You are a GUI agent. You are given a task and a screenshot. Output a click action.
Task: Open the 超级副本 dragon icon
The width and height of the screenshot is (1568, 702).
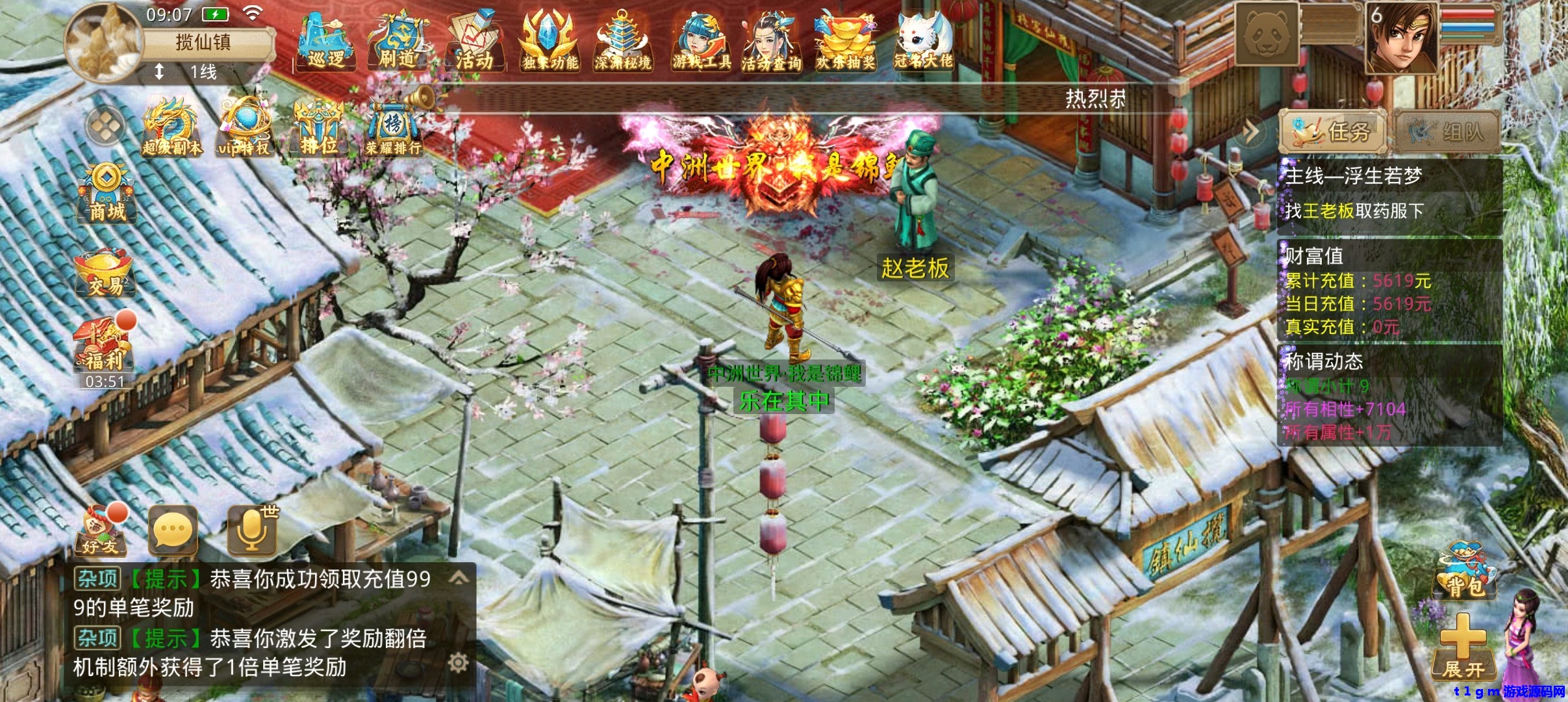pos(171,127)
